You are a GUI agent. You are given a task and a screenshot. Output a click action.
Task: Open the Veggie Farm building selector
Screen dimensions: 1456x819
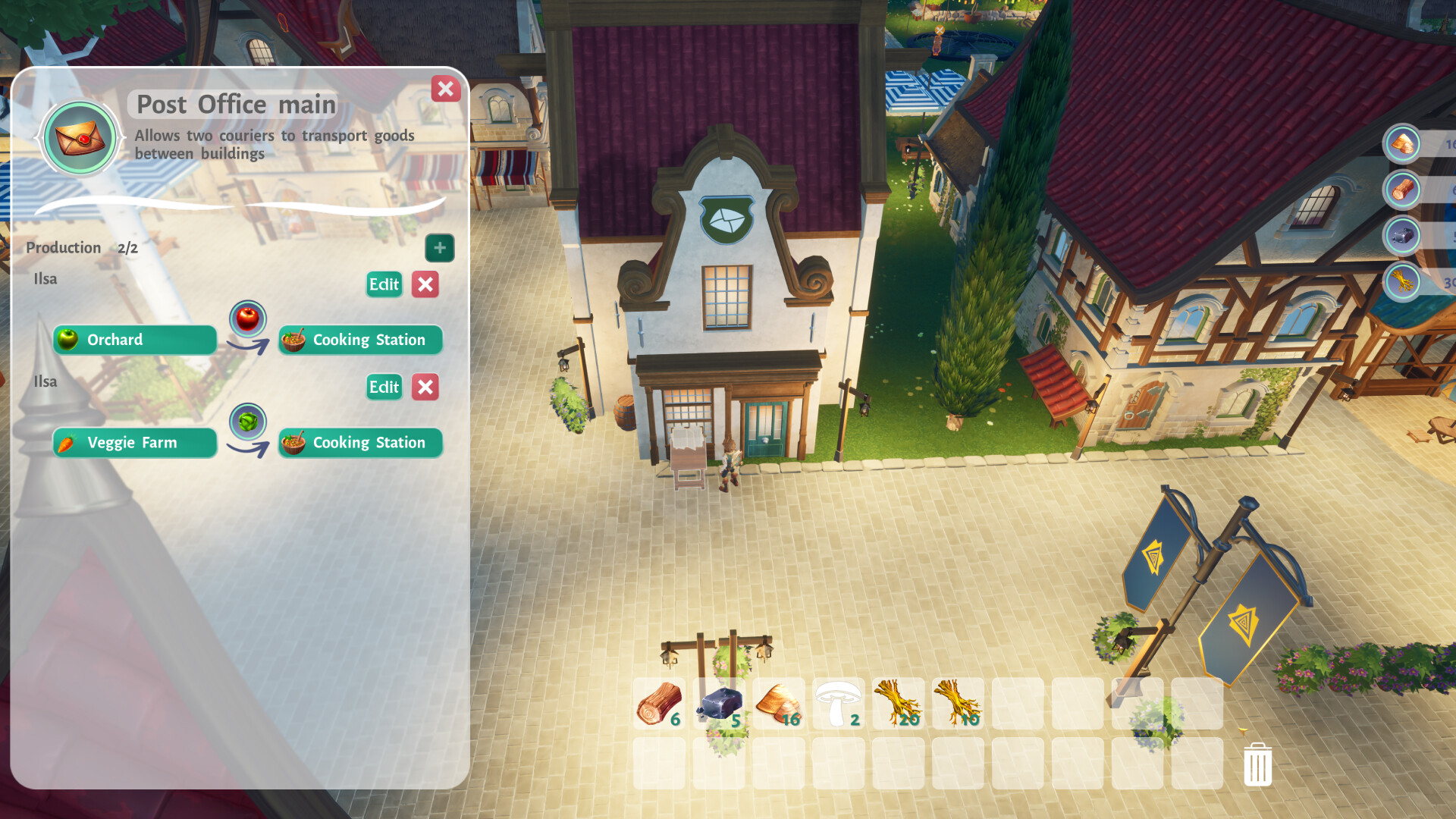tap(134, 442)
